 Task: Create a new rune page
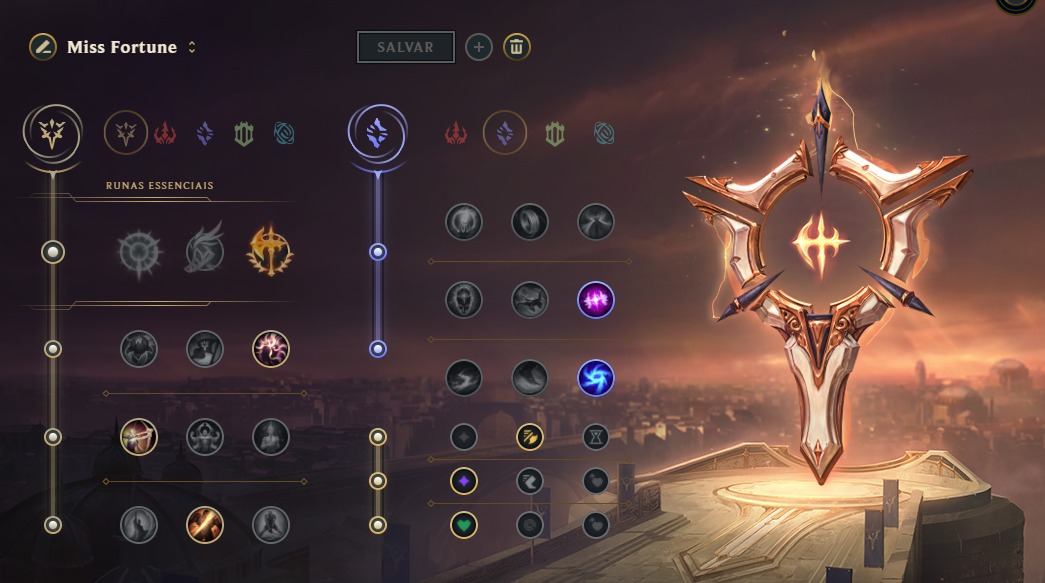(479, 47)
